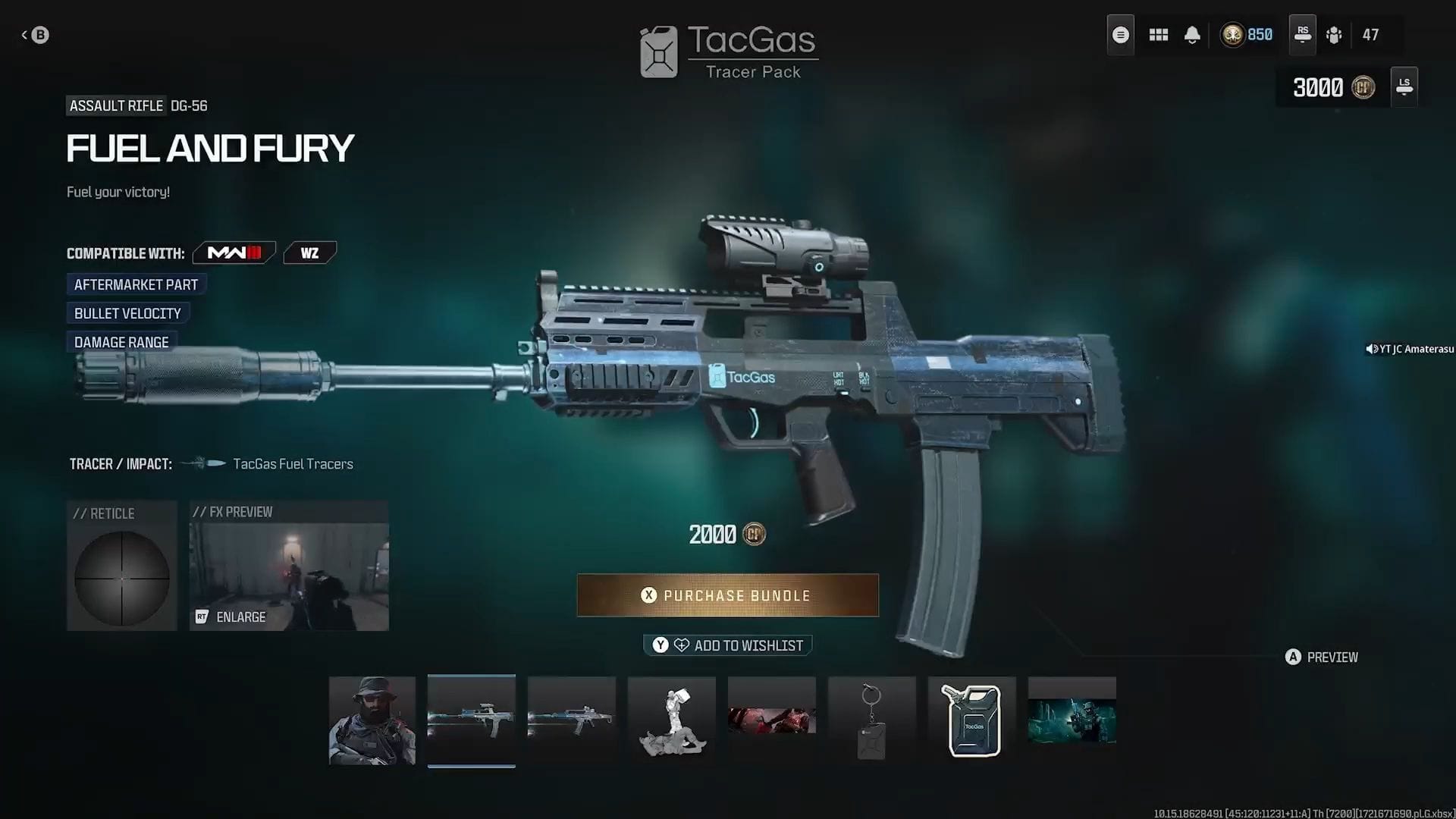This screenshot has height=819, width=1456.
Task: Open the social party icon near the level counter
Action: click(x=1335, y=34)
